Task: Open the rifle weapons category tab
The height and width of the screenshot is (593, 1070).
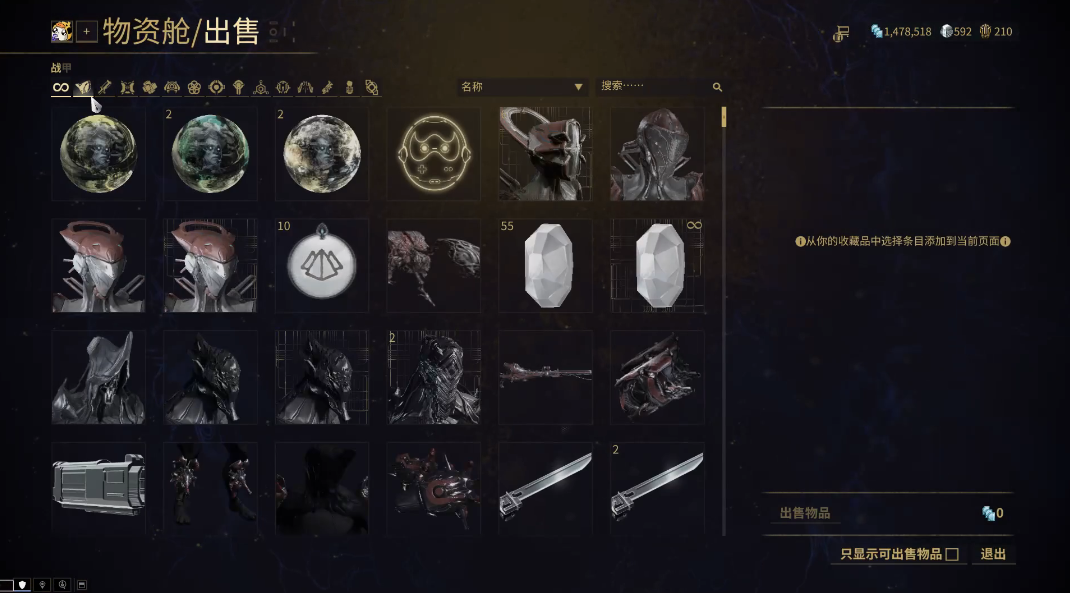Action: point(105,88)
